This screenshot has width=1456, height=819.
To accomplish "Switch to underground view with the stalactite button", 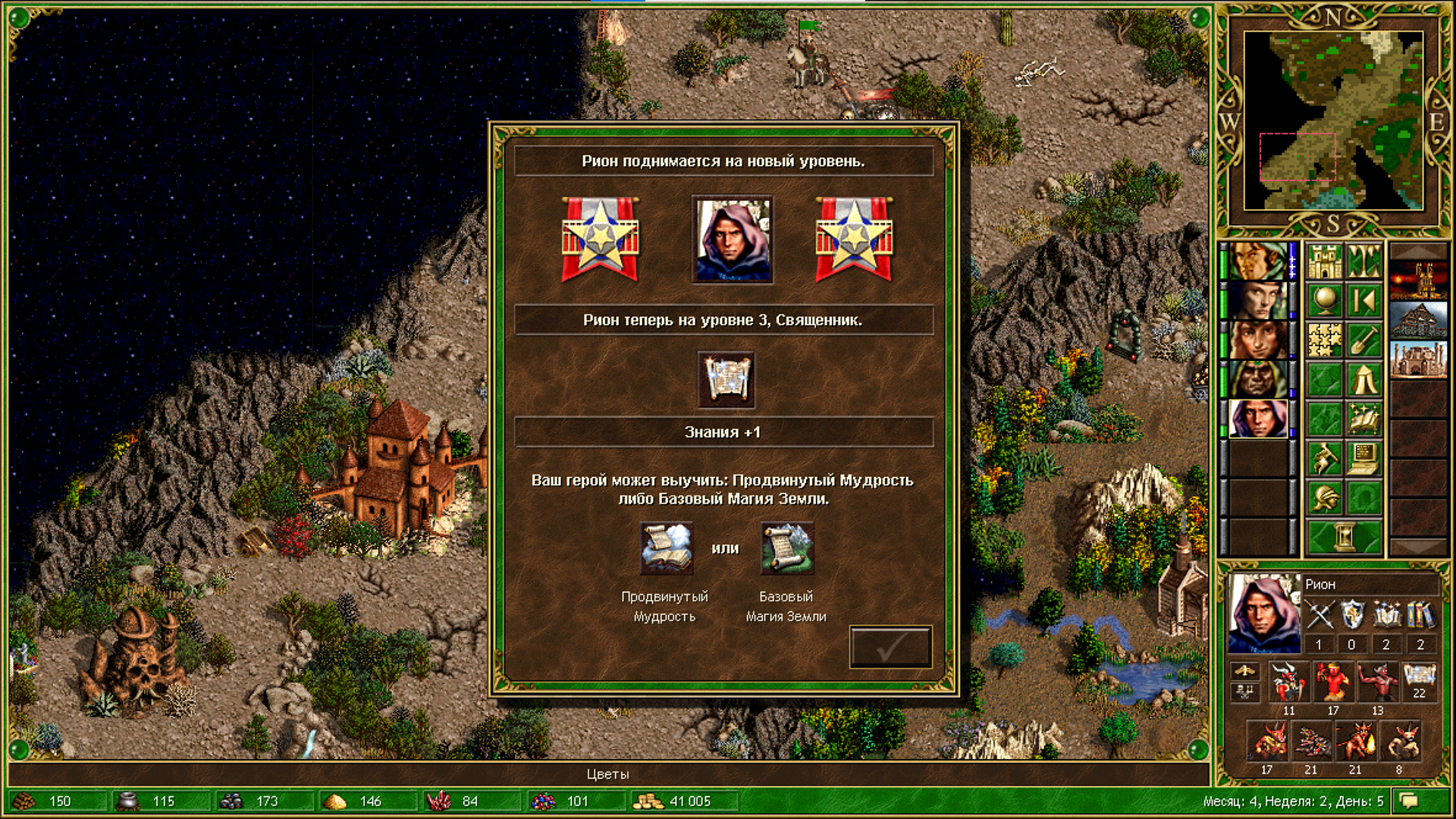I will (1363, 261).
